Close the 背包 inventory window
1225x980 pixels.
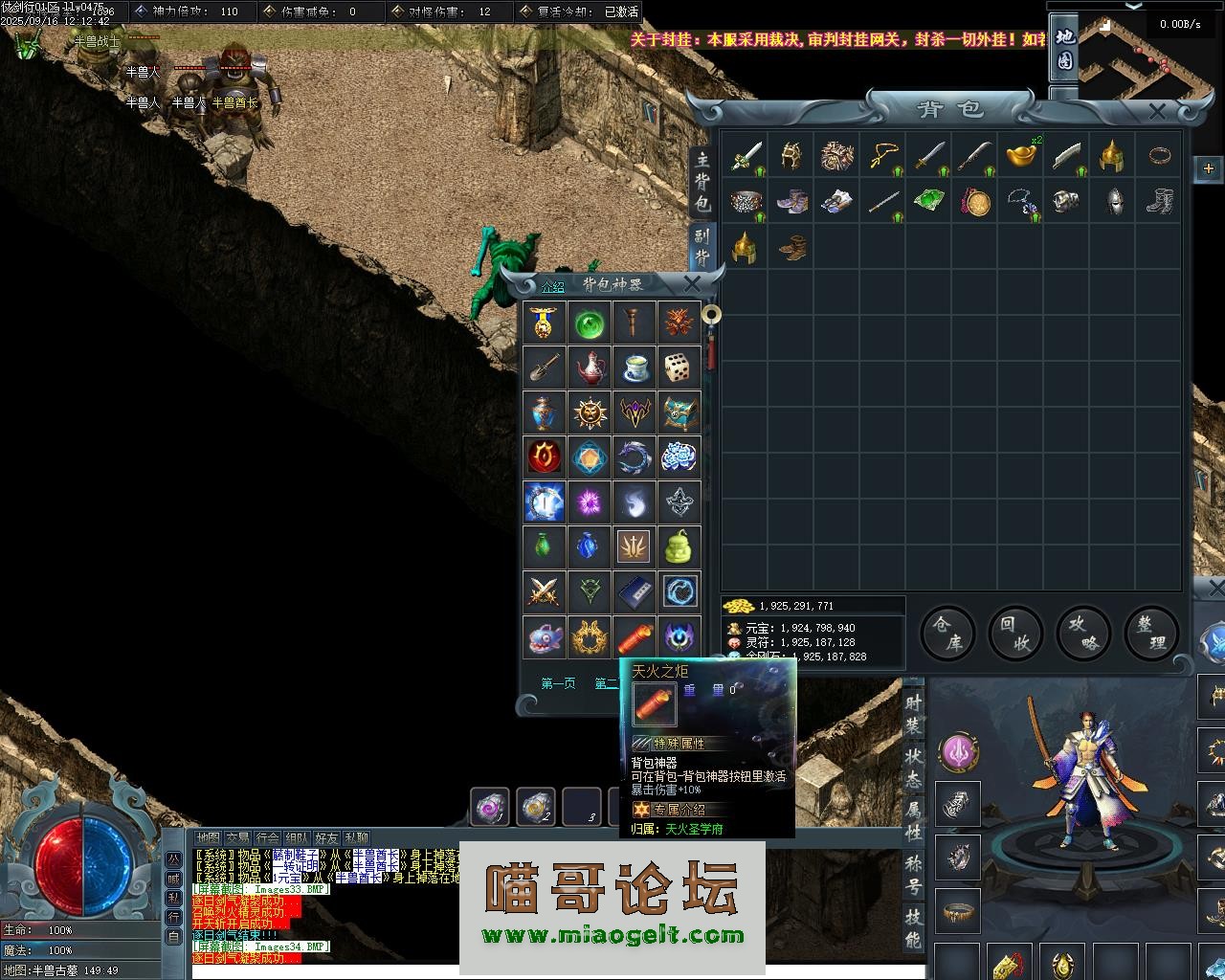click(1157, 112)
